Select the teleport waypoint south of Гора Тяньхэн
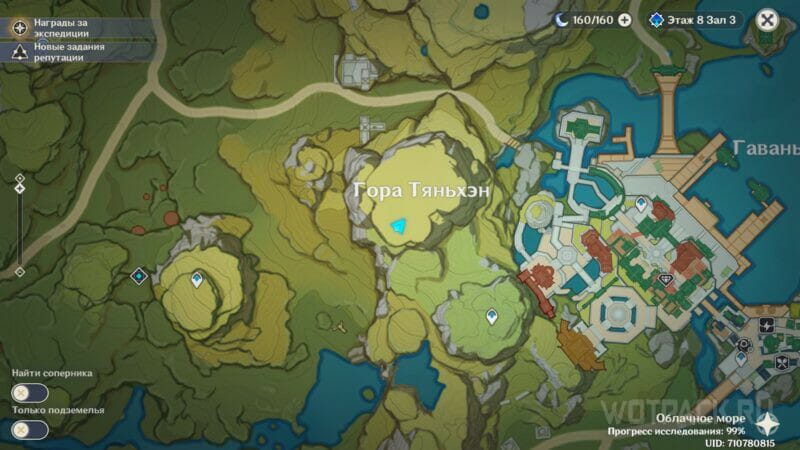Screen dimensions: 800x450 [x=491, y=317]
